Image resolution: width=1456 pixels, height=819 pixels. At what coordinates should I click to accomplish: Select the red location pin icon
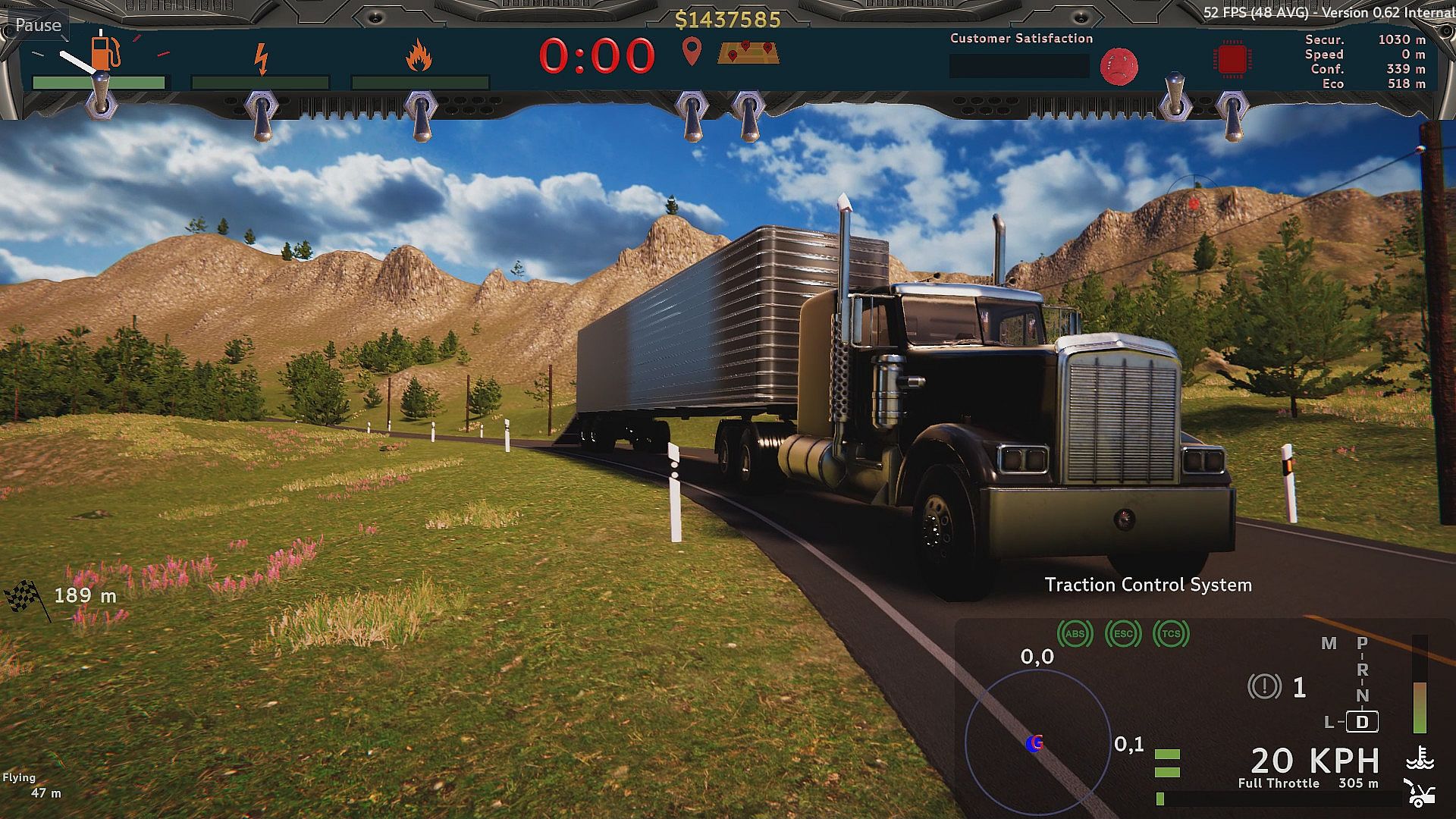[692, 52]
